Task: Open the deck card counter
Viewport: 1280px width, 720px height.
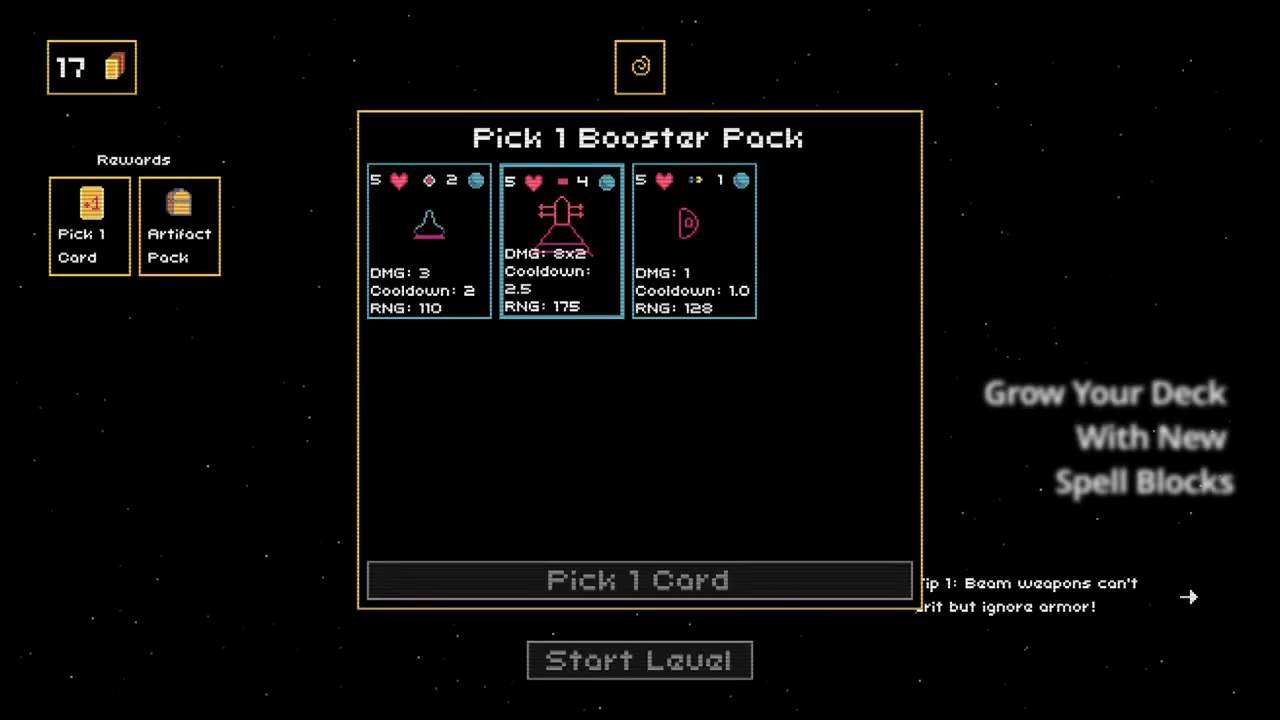Action: point(91,67)
